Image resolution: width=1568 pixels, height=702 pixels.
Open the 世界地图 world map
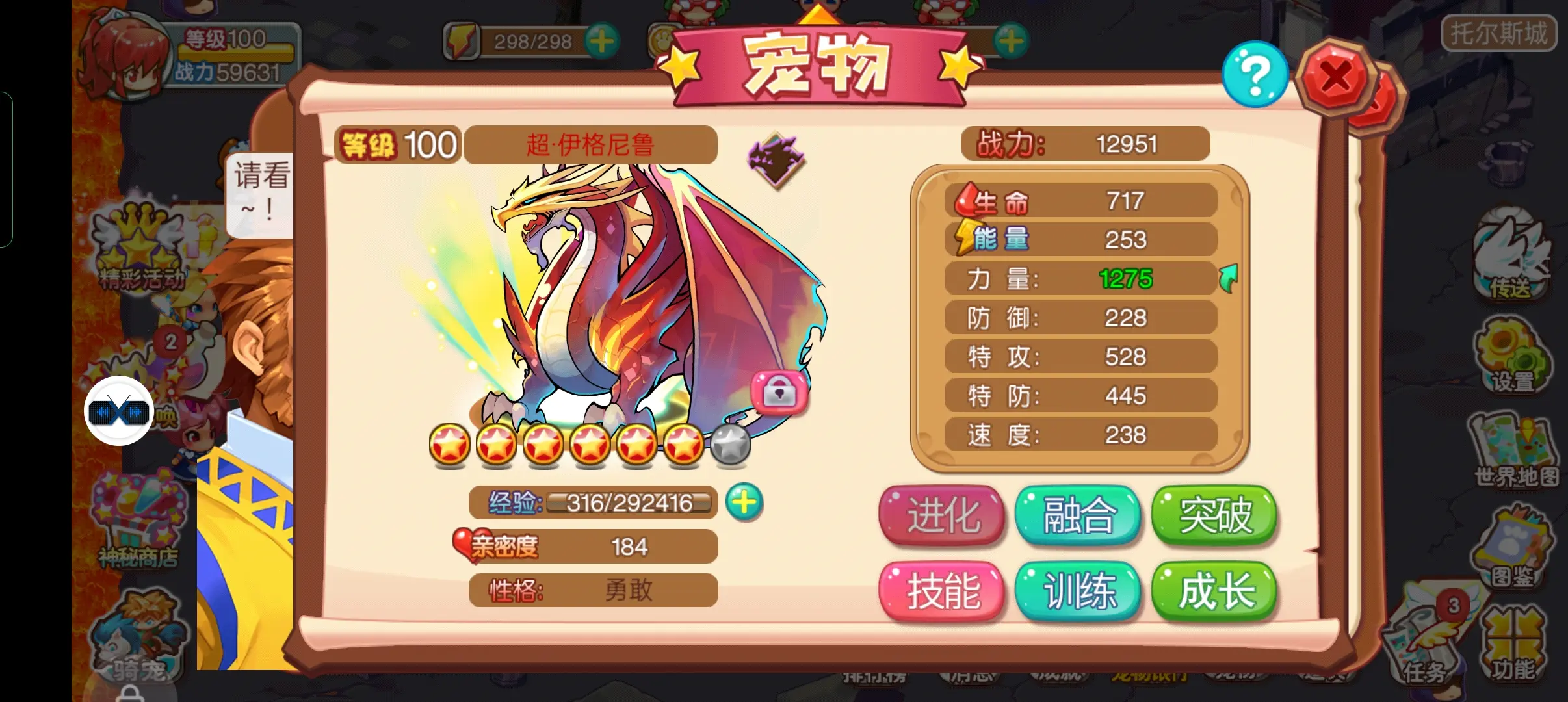(x=1515, y=450)
